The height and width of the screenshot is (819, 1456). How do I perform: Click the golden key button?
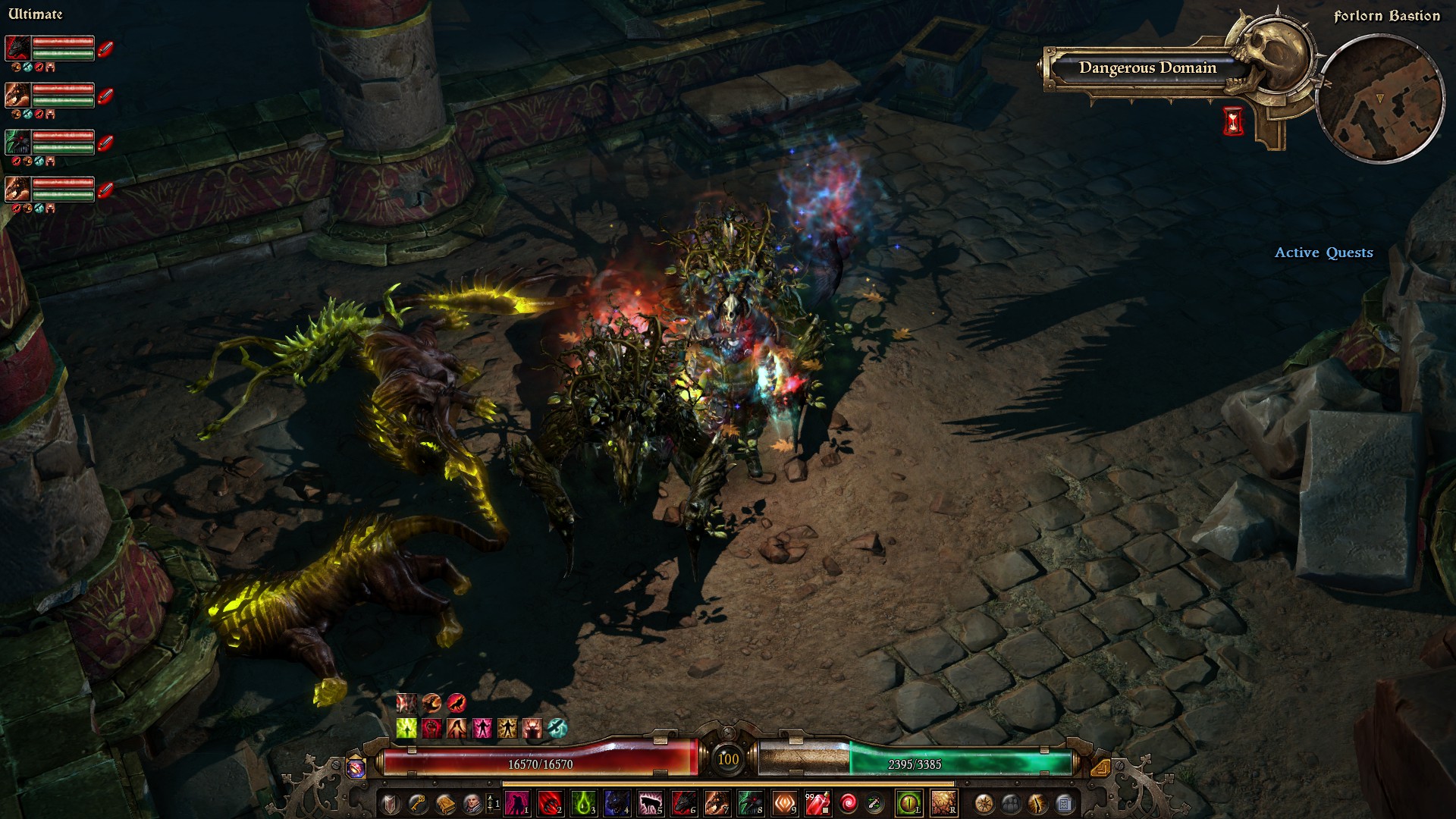pos(417,803)
